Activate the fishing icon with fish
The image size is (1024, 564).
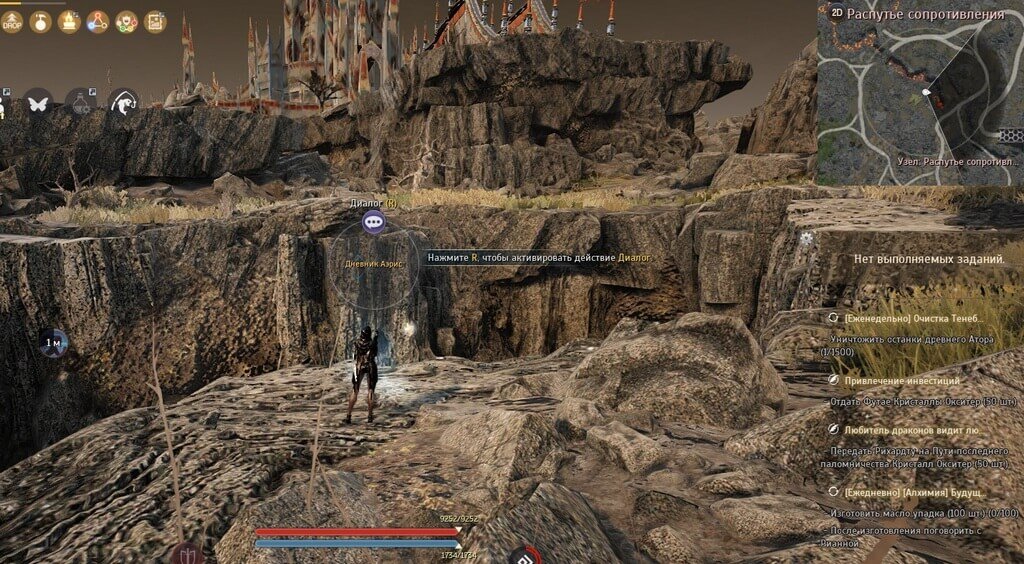click(124, 101)
